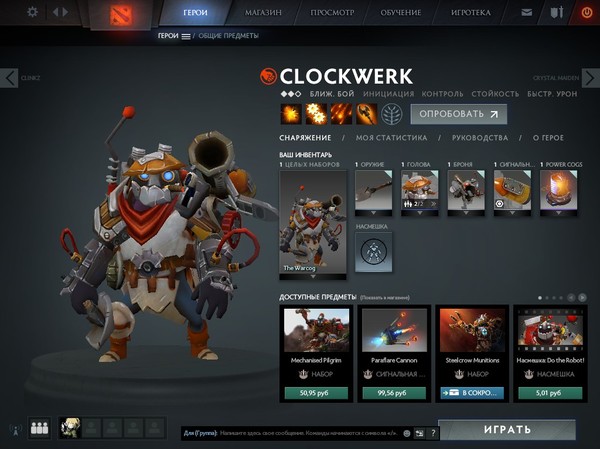
Task: Select the ОБУЧЕНИЕ tab
Action: (401, 13)
